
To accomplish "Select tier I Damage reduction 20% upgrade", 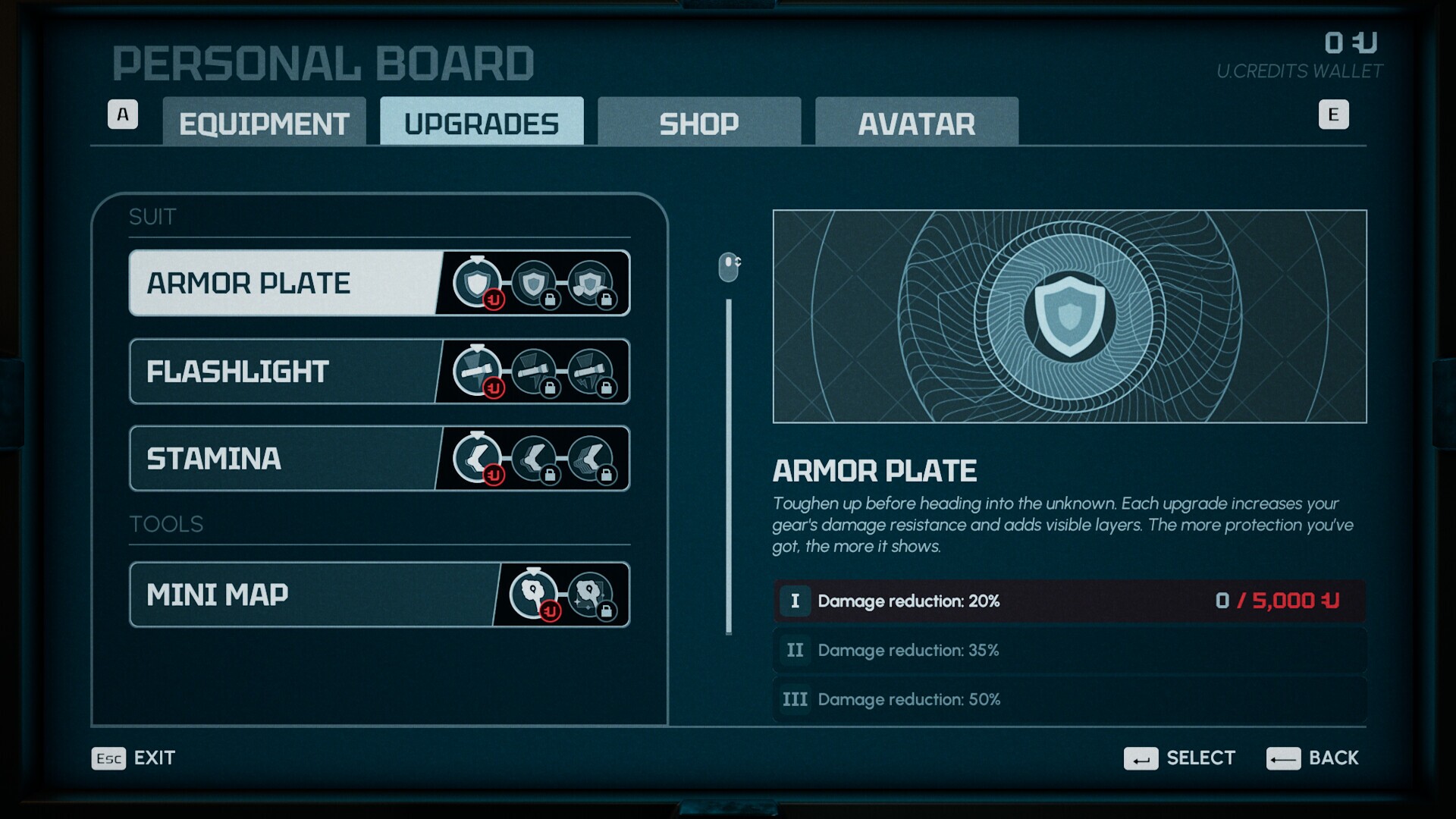I will pos(1069,601).
